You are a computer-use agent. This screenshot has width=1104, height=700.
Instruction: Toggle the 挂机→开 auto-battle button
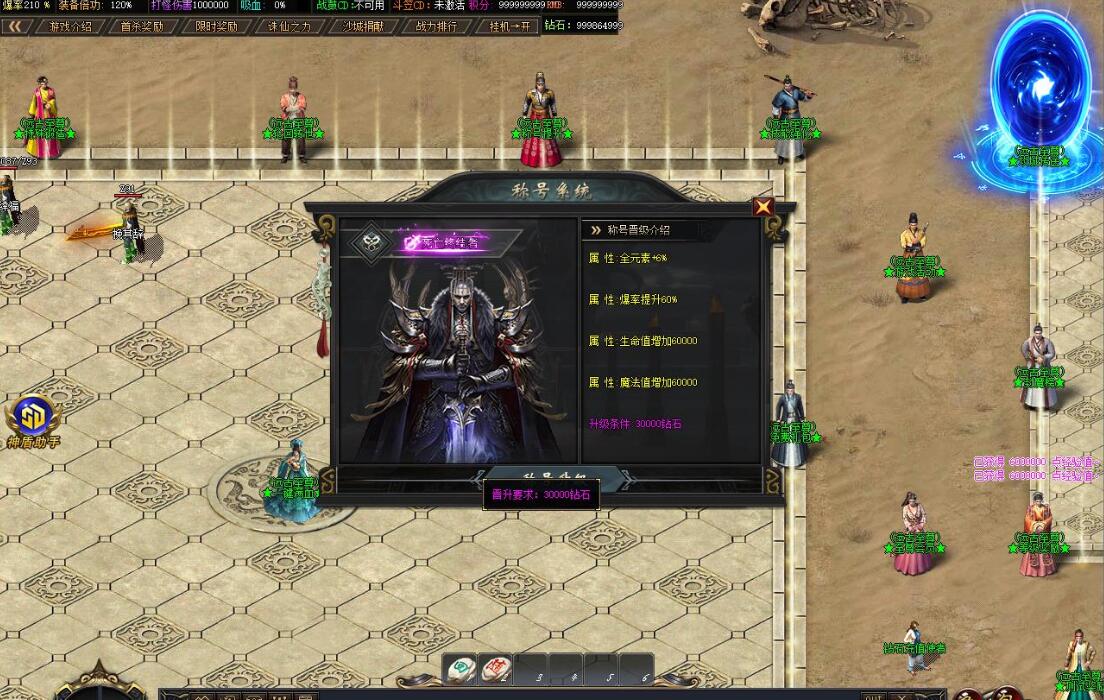(x=509, y=26)
